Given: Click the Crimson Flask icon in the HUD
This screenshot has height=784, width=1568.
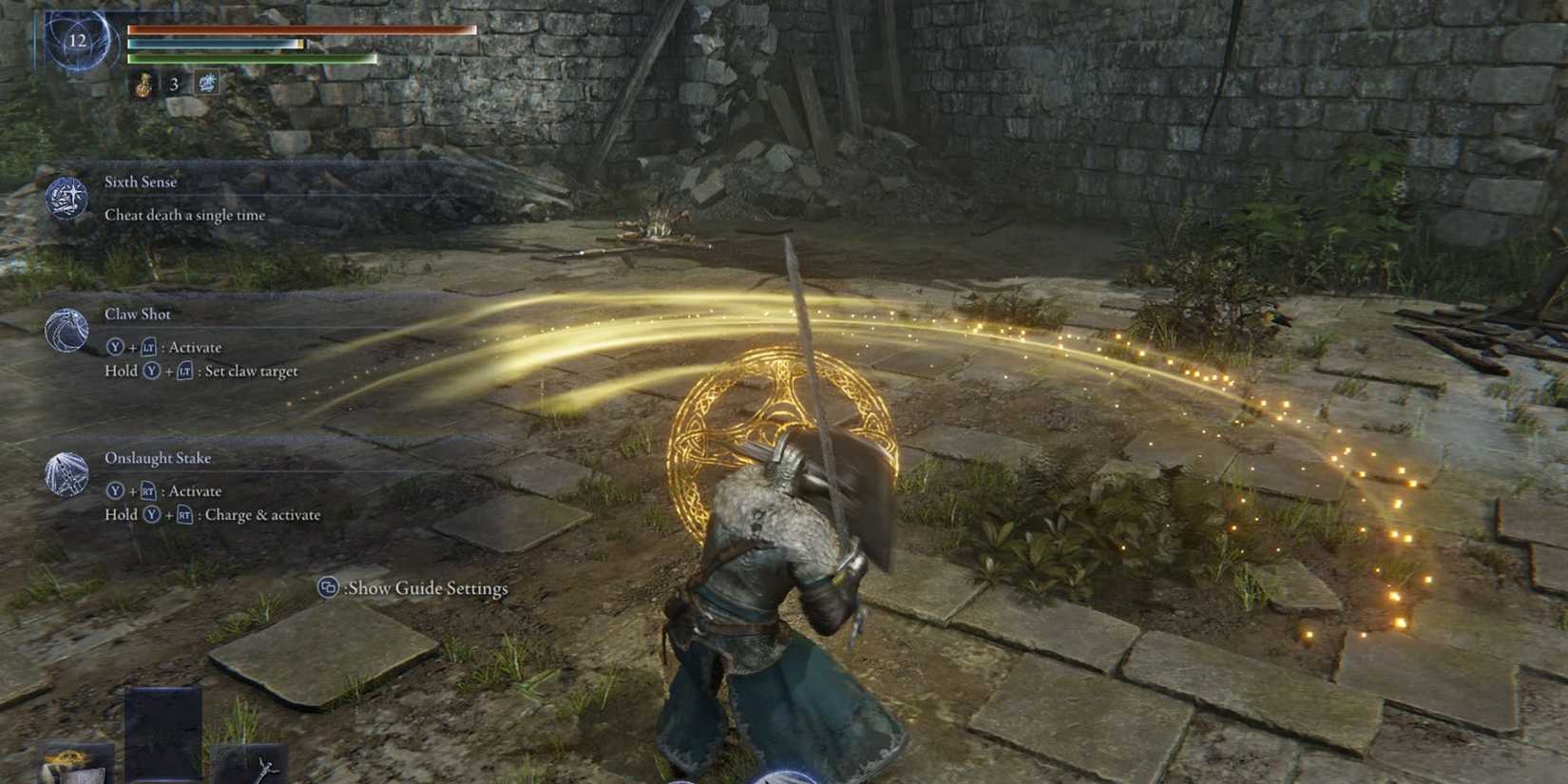Looking at the screenshot, I should [x=143, y=86].
